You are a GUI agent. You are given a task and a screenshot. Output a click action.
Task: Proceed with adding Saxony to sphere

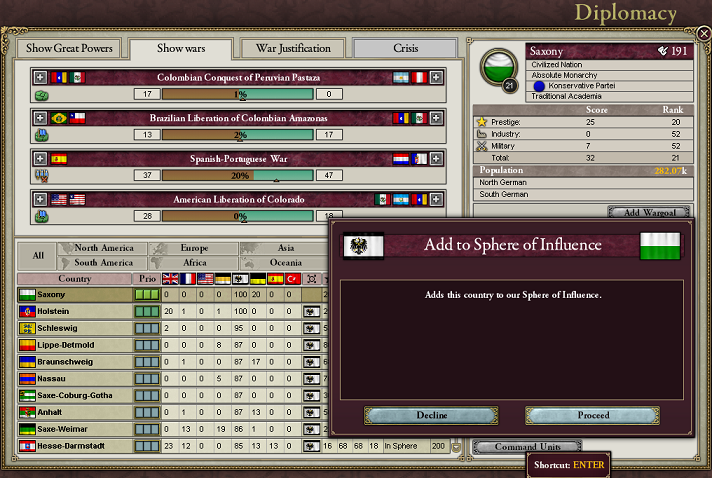tap(592, 415)
